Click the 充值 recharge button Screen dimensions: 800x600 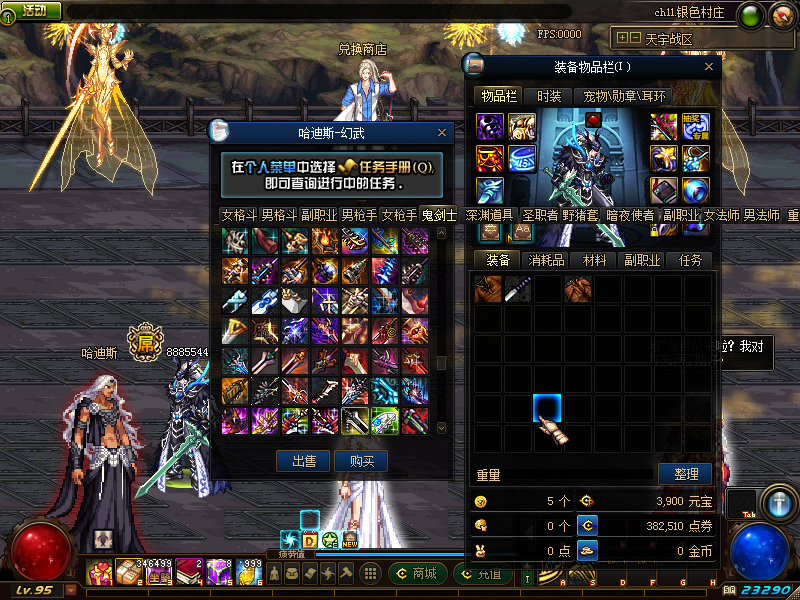pyautogui.click(x=481, y=574)
